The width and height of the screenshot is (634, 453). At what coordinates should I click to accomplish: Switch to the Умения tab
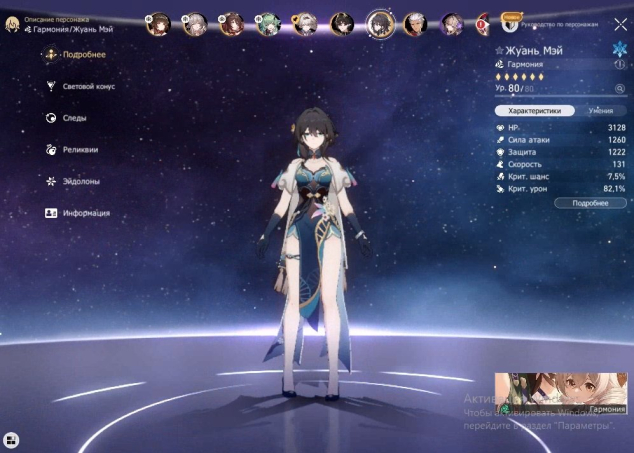600,111
